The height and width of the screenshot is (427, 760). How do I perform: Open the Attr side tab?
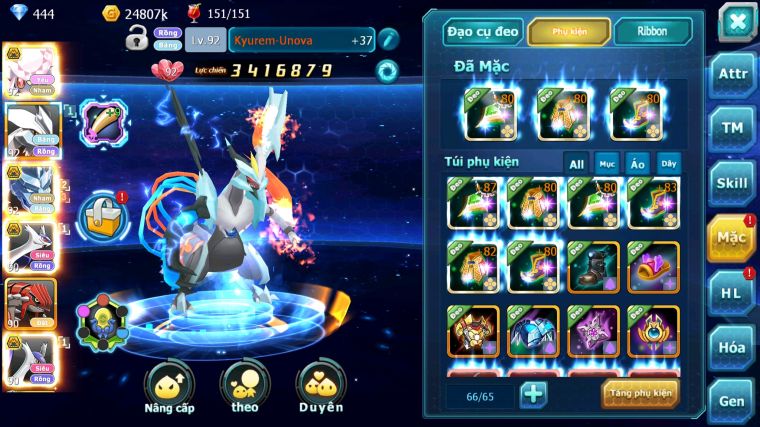732,76
